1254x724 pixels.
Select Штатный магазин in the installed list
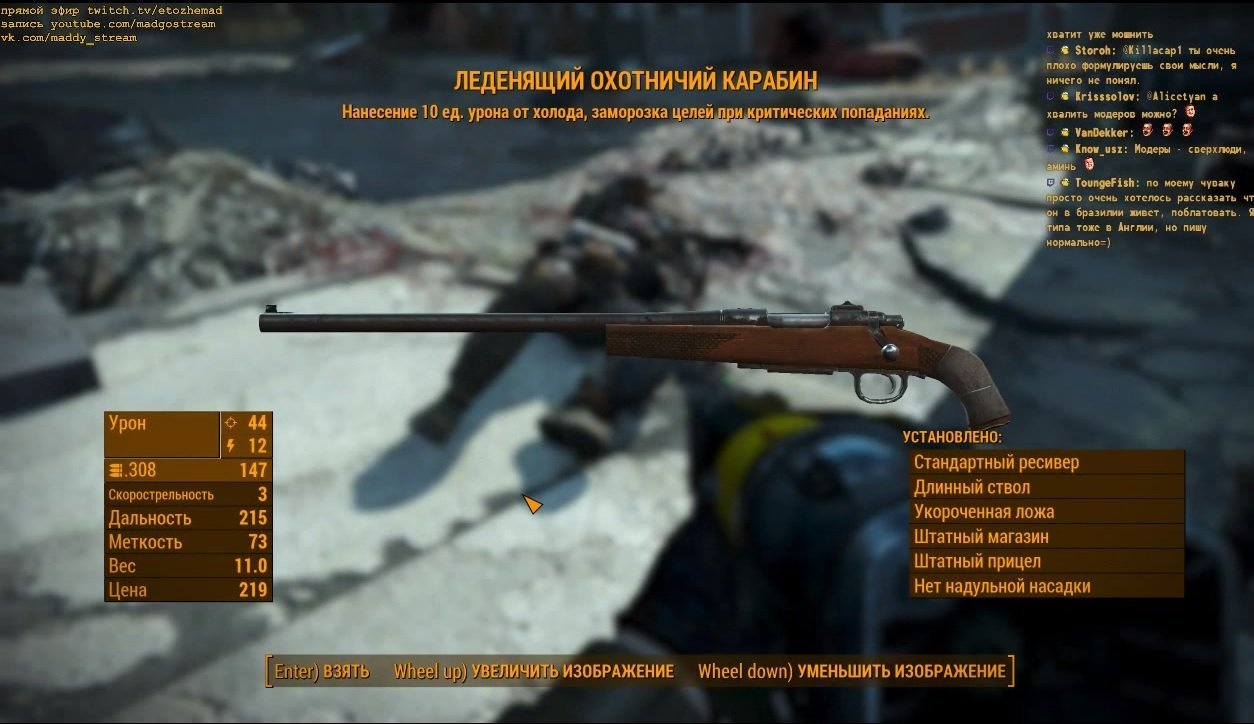[x=1046, y=537]
